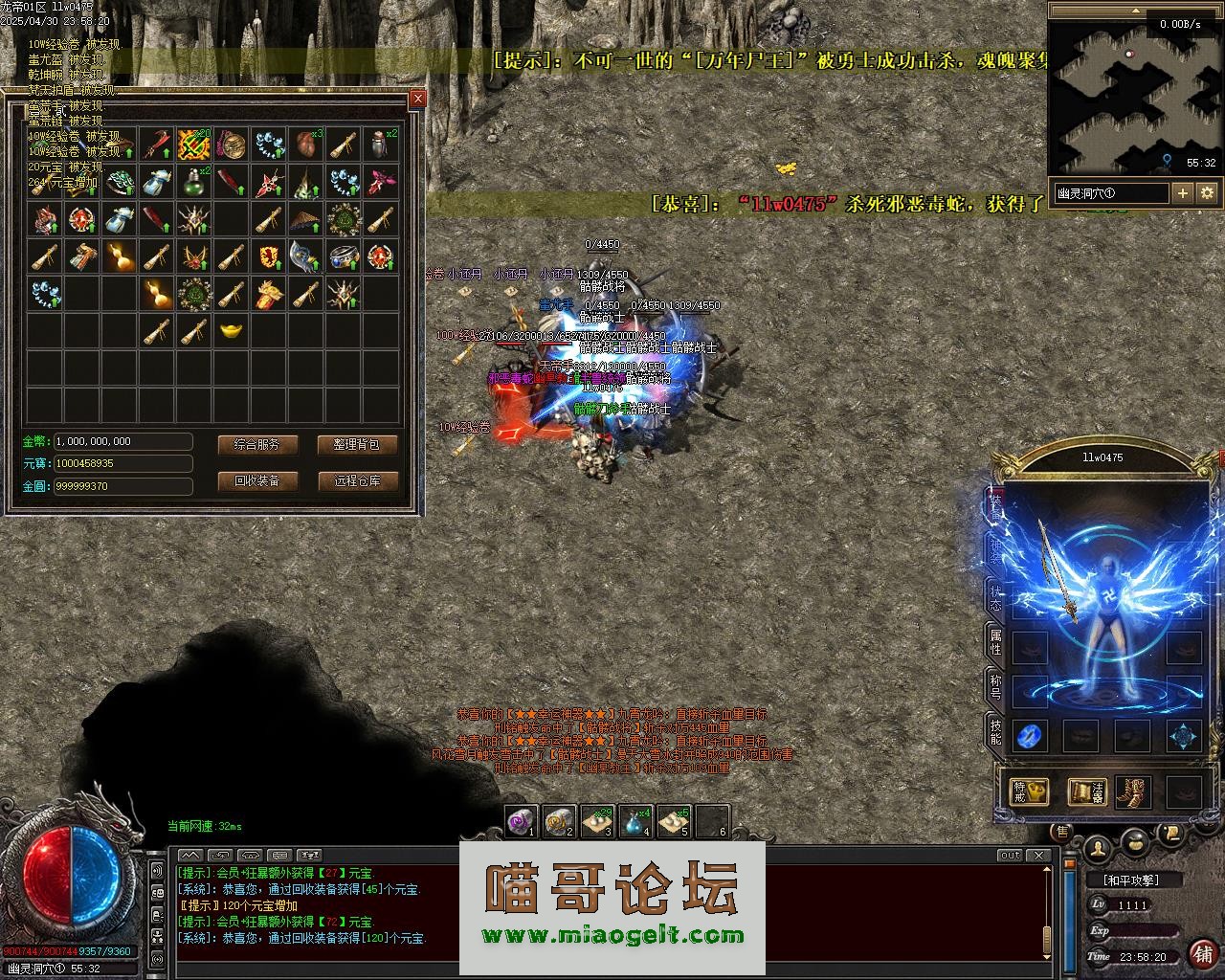Pick the red lion shield item

point(268,256)
